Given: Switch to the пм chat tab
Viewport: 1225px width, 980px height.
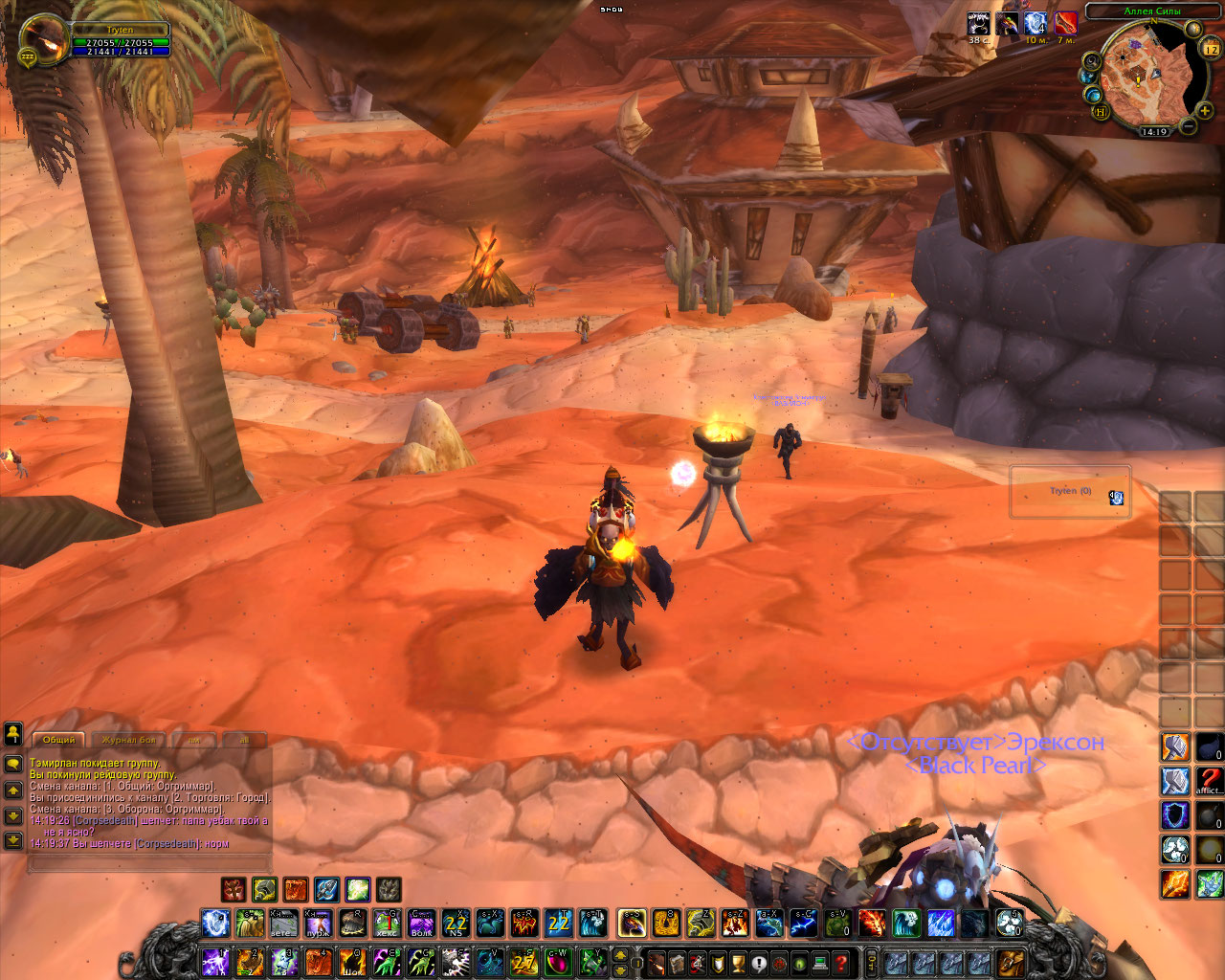Looking at the screenshot, I should pos(194,740).
